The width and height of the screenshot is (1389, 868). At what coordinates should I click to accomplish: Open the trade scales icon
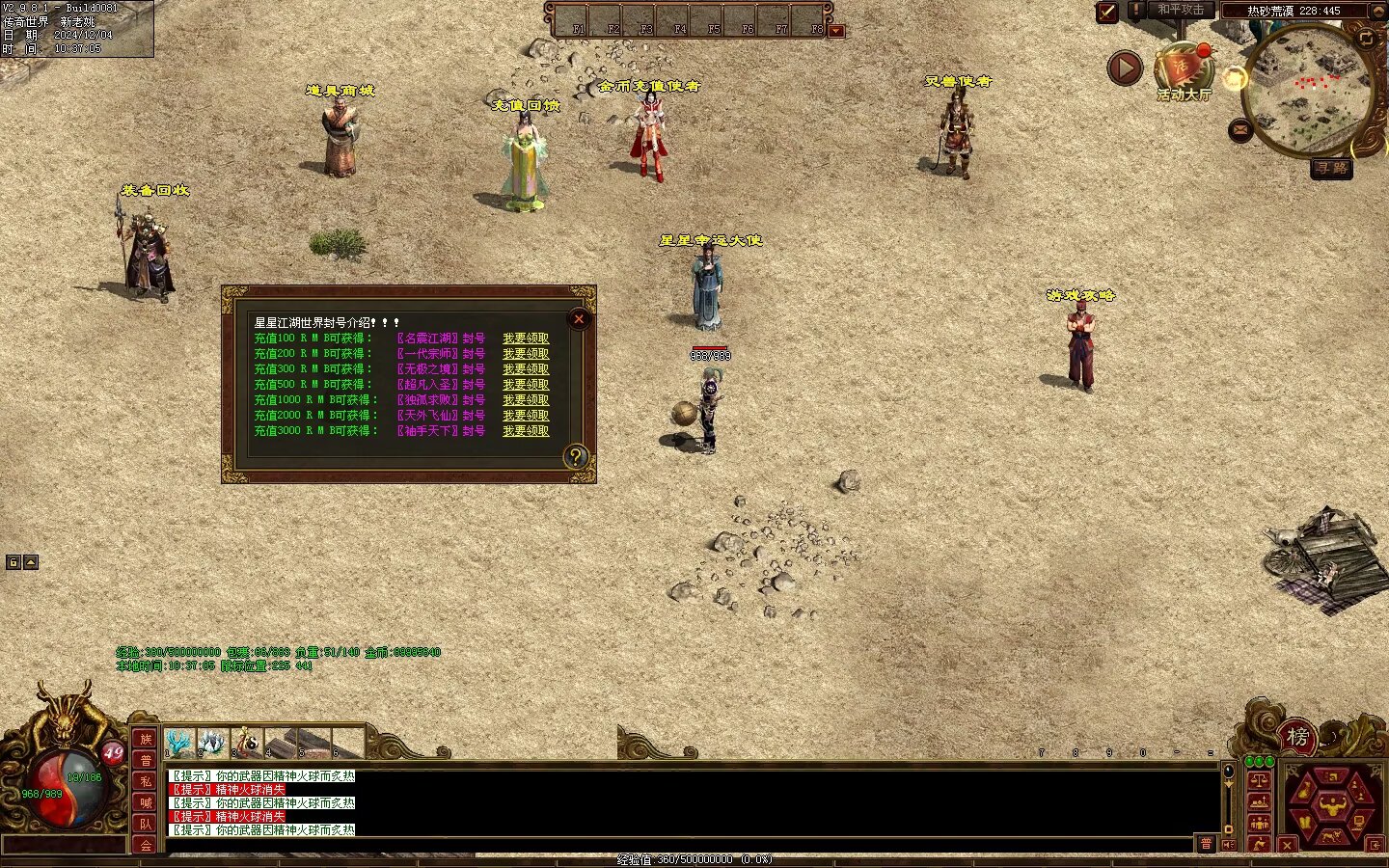(x=1259, y=779)
